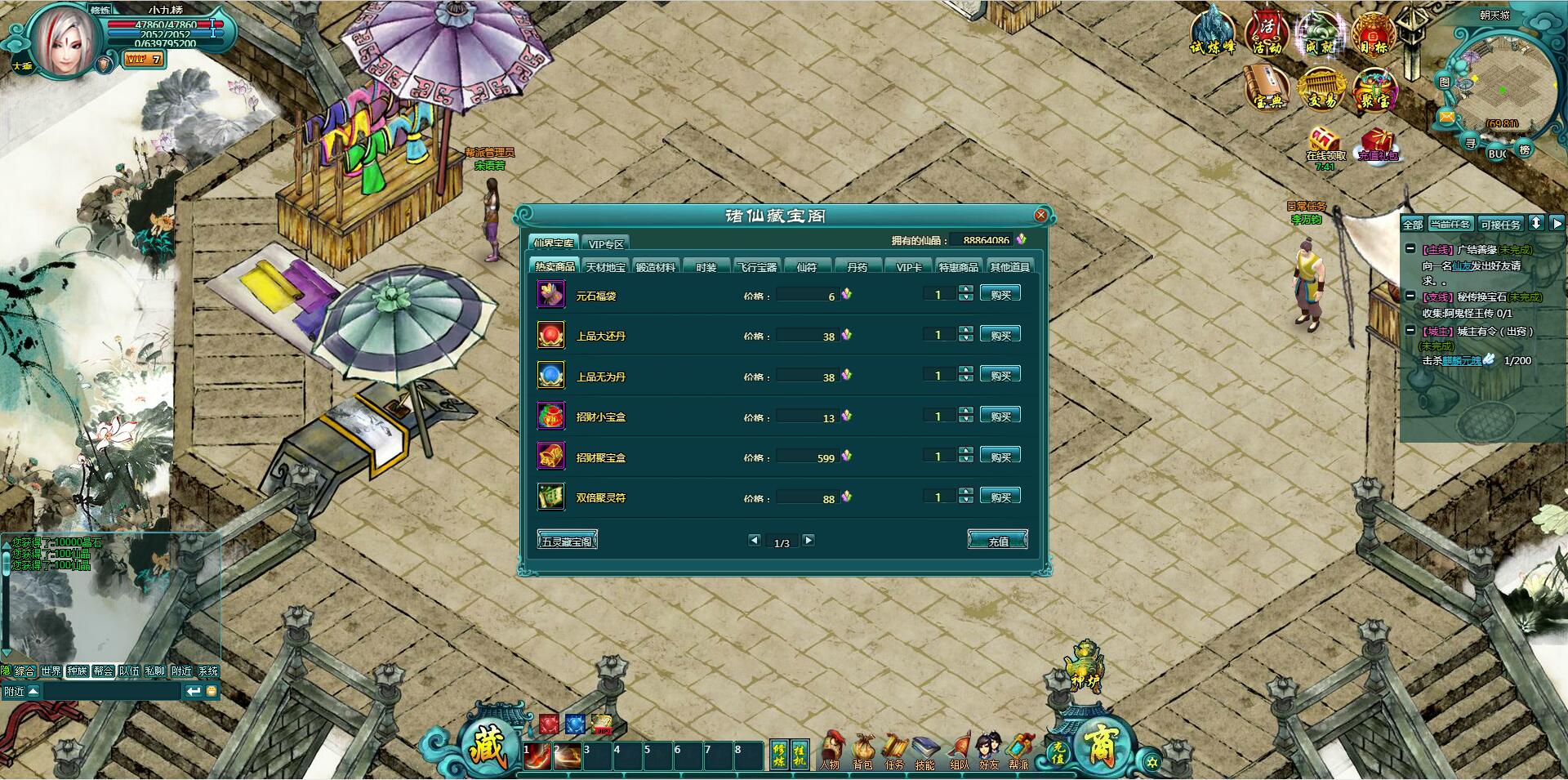This screenshot has width=1568, height=780.
Task: Open next shop page with right arrow
Action: 810,540
